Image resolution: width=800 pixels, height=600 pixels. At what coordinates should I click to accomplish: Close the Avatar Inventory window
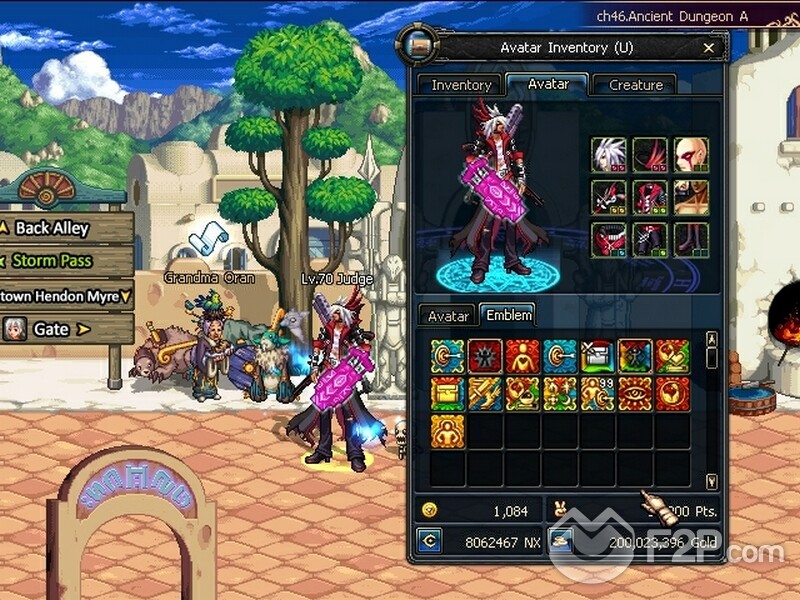pos(709,47)
